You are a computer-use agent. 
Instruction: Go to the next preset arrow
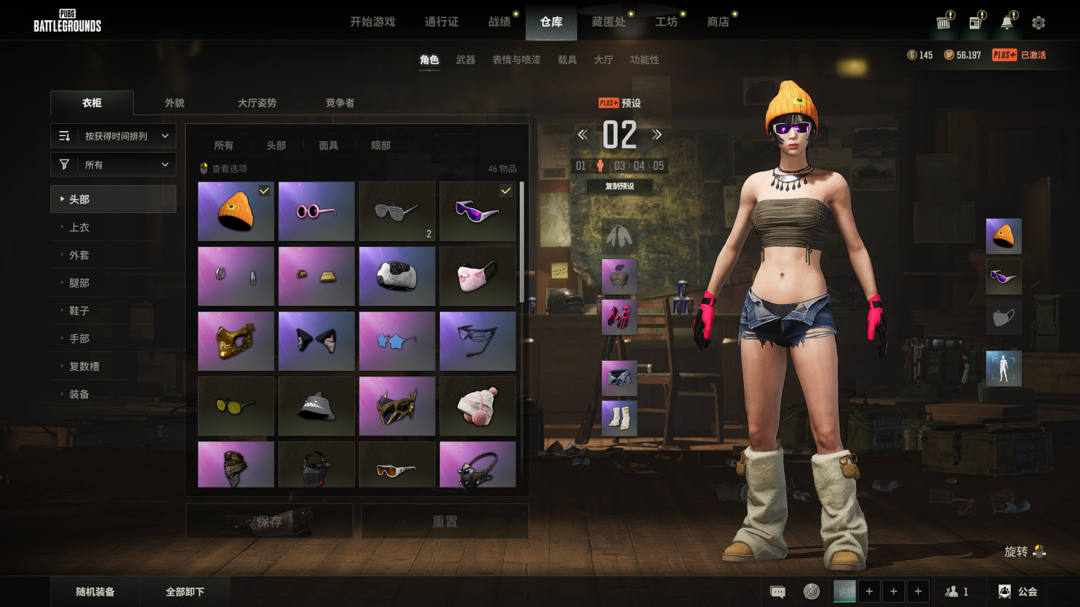[x=657, y=135]
